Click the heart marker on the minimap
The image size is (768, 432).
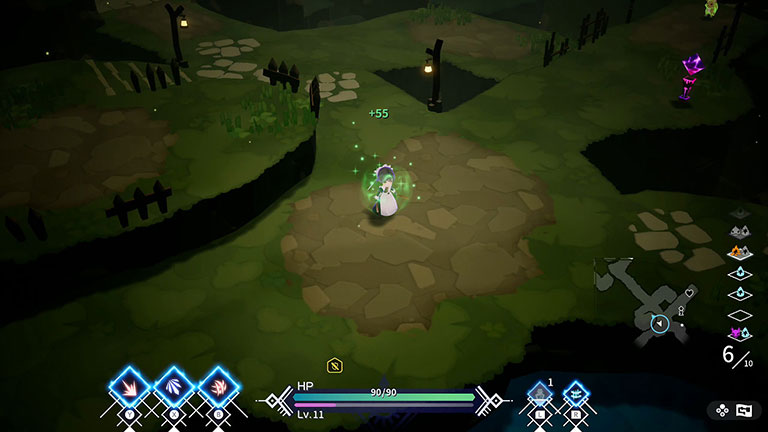690,293
